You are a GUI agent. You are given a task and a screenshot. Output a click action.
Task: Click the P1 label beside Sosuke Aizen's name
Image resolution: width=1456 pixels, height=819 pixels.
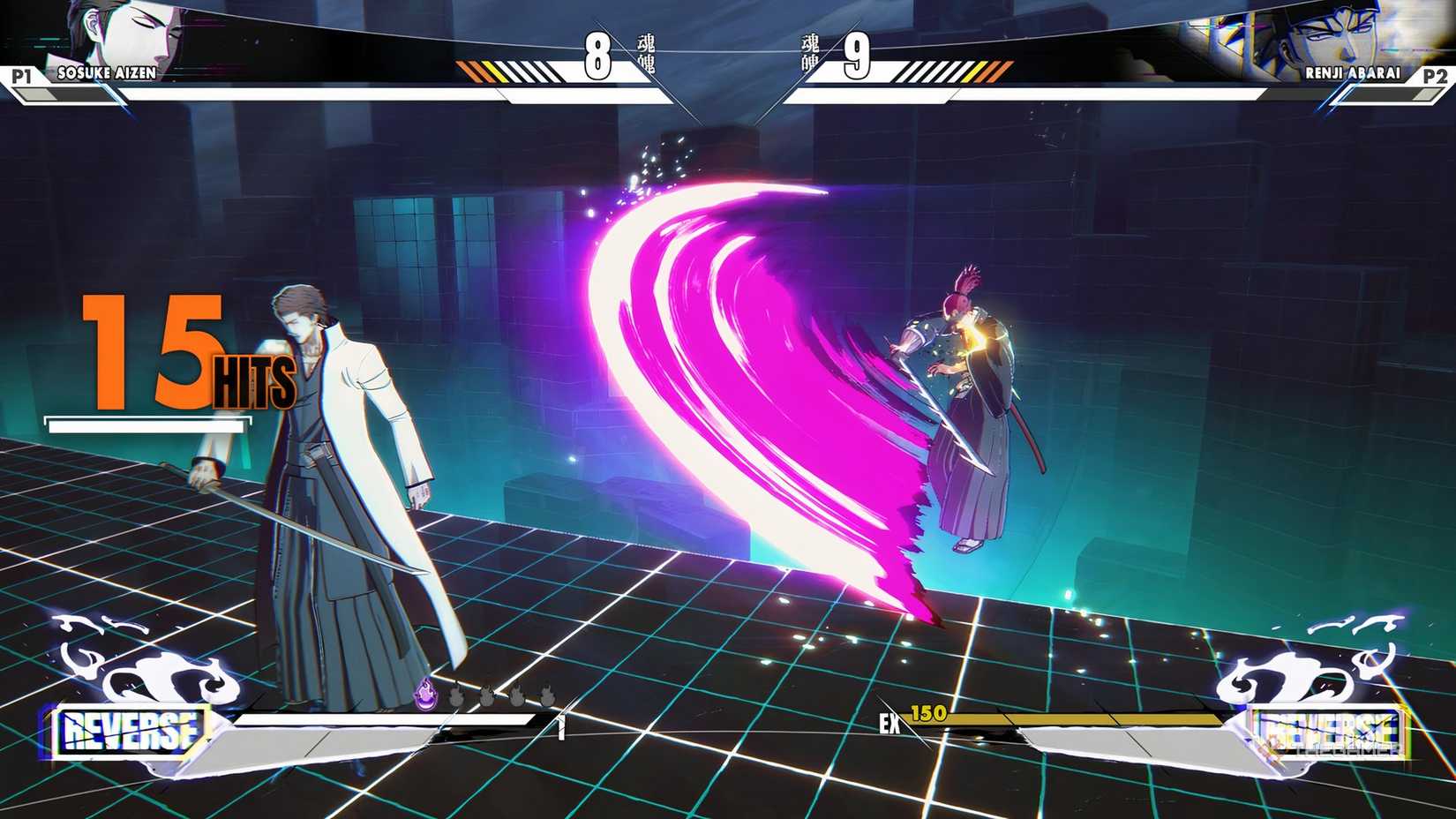pyautogui.click(x=22, y=76)
